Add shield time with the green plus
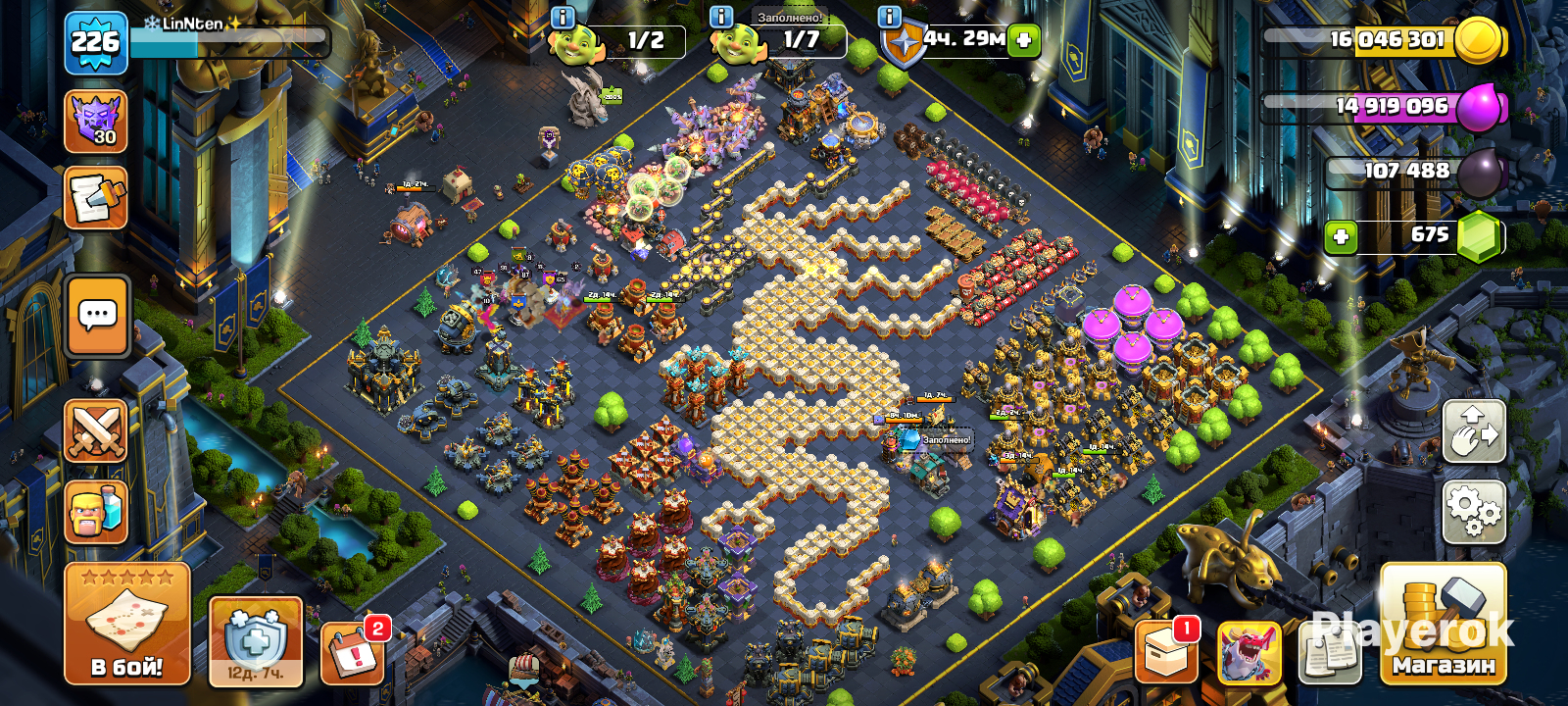The height and width of the screenshot is (706, 1568). tap(1024, 40)
